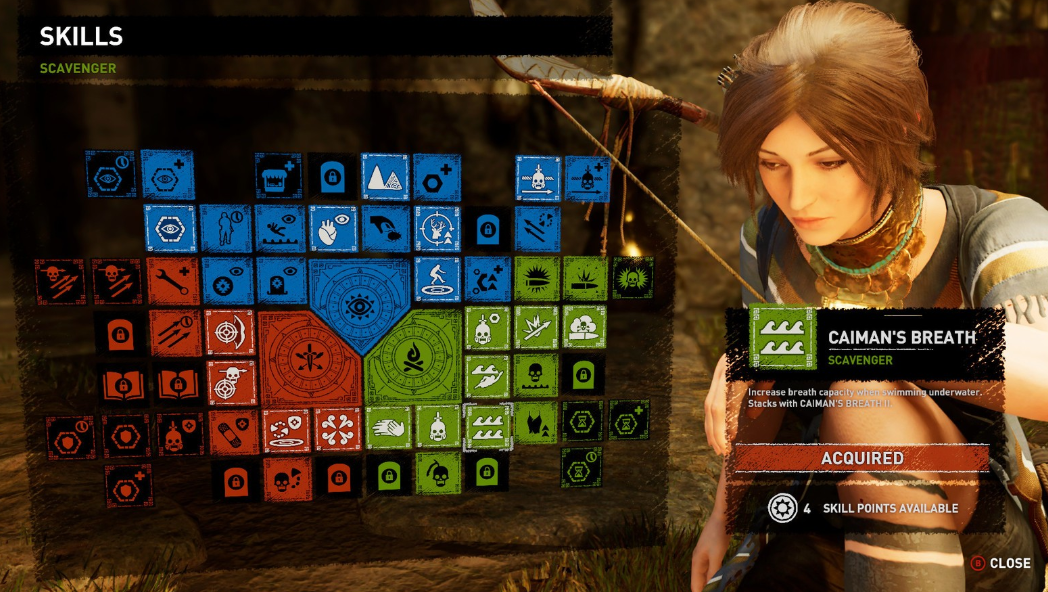Select the blue mountain peaks skill
The height and width of the screenshot is (592, 1048).
point(385,176)
